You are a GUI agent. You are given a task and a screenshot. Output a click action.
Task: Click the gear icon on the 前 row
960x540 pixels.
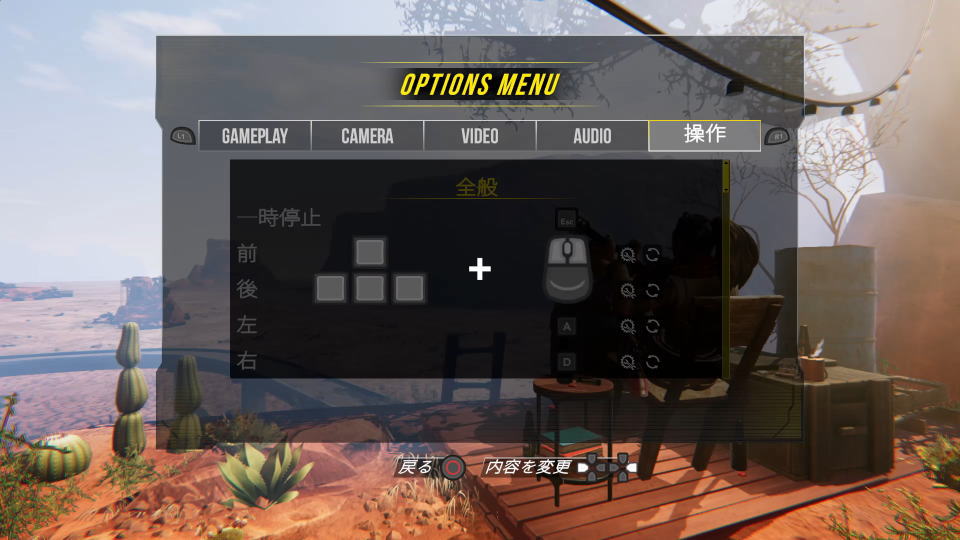tap(628, 254)
